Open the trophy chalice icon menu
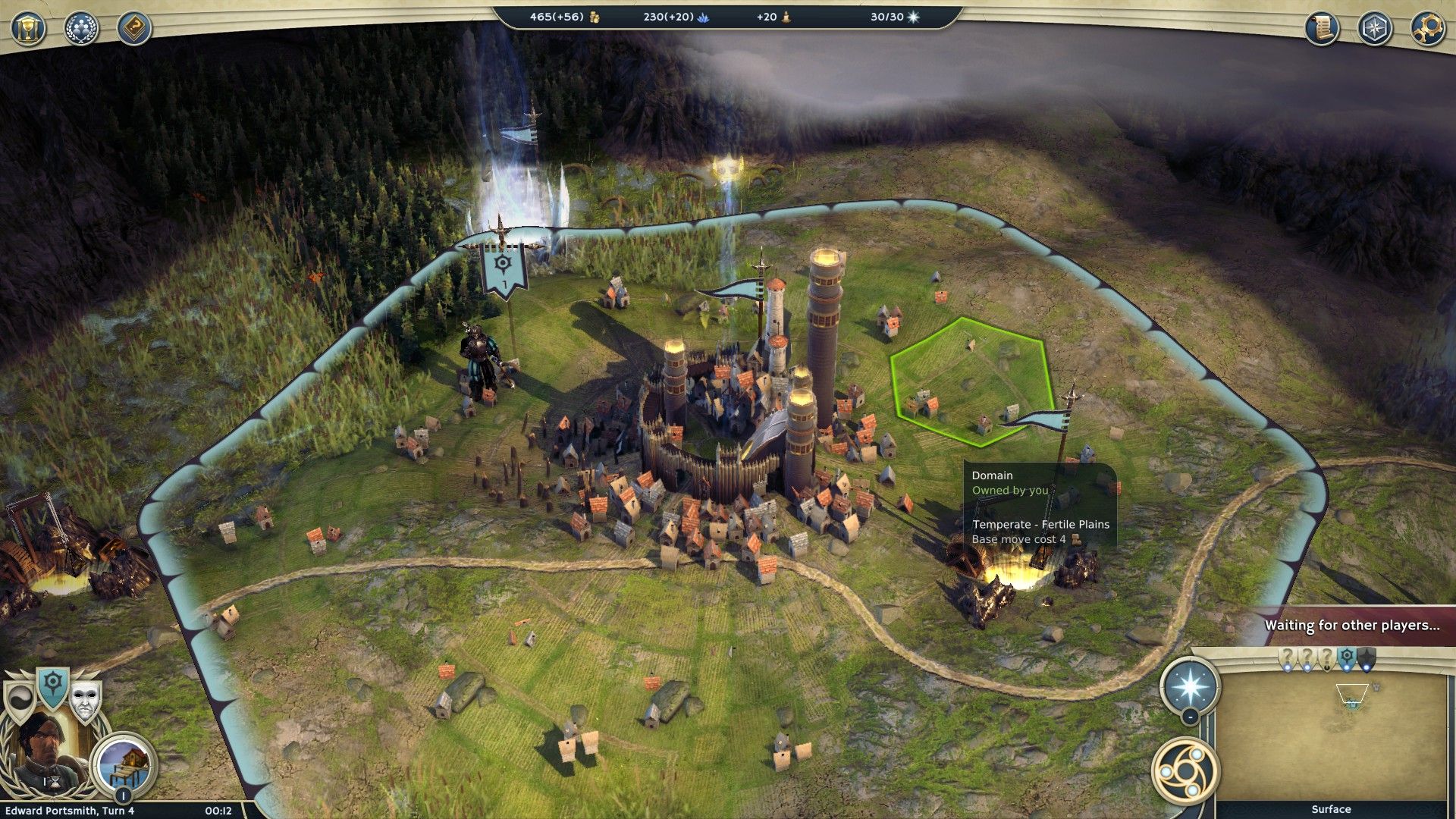The height and width of the screenshot is (819, 1456). (28, 29)
